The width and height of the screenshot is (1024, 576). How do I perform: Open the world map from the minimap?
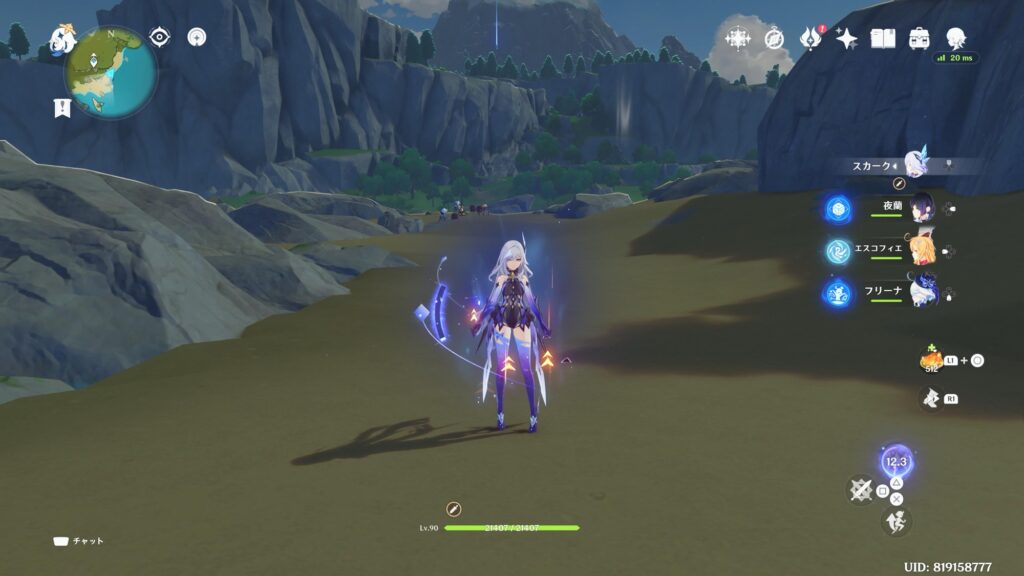[111, 72]
